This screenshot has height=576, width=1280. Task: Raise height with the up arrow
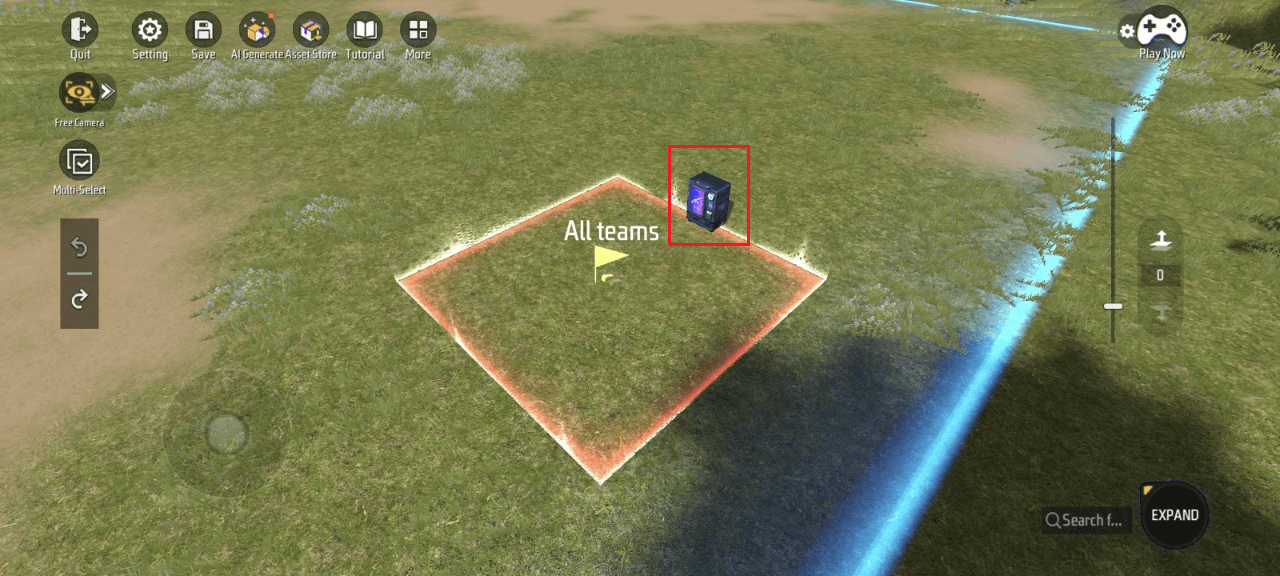pos(1160,238)
